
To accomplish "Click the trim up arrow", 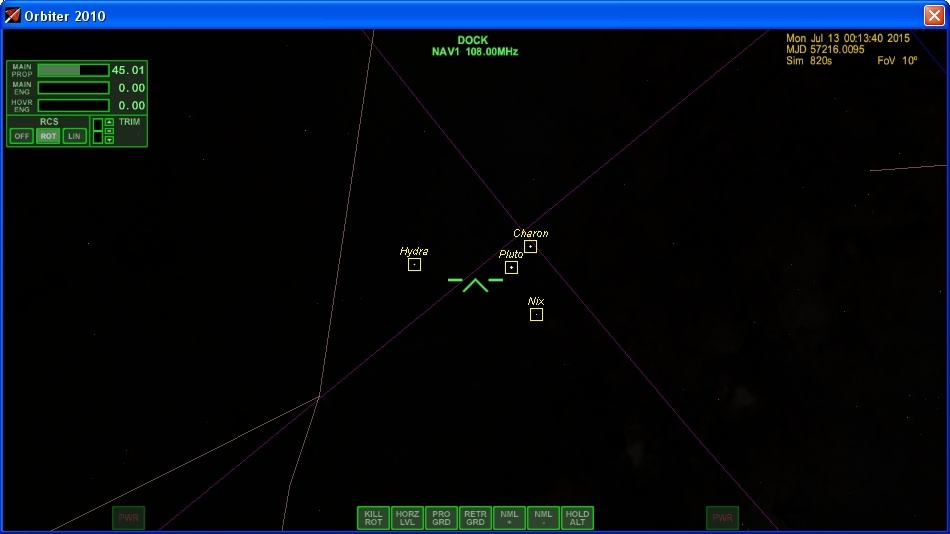I will pyautogui.click(x=109, y=123).
